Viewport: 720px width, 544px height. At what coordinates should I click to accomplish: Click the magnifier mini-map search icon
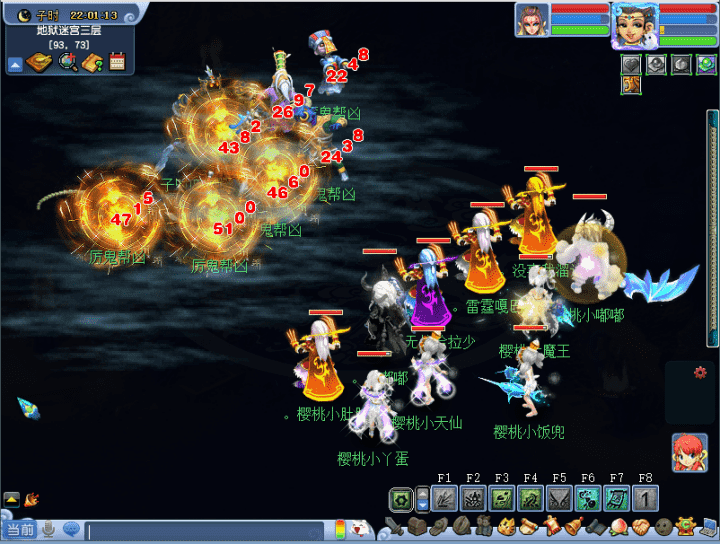[x=68, y=63]
